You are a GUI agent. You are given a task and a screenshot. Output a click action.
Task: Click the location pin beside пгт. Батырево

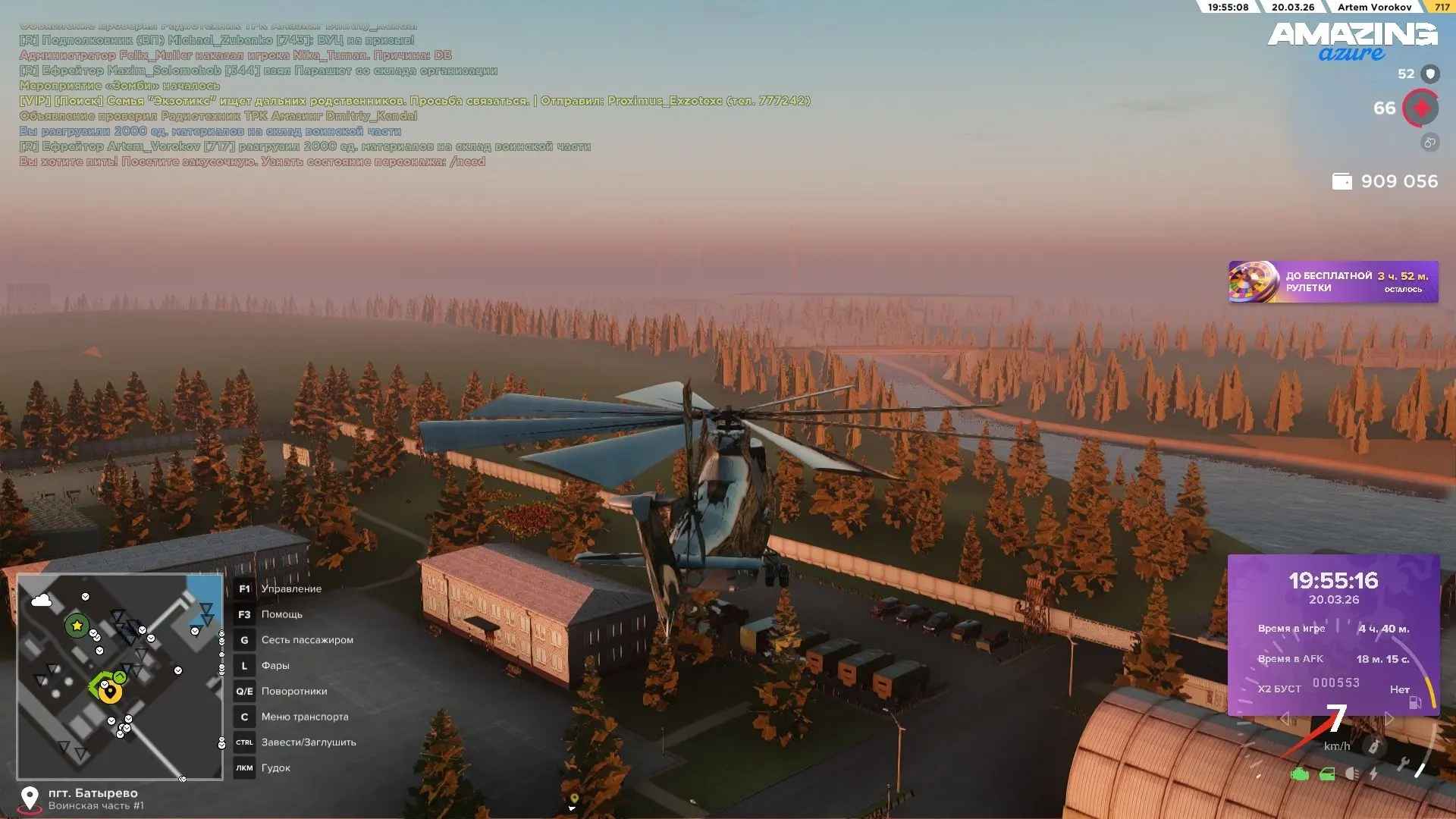coord(30,798)
